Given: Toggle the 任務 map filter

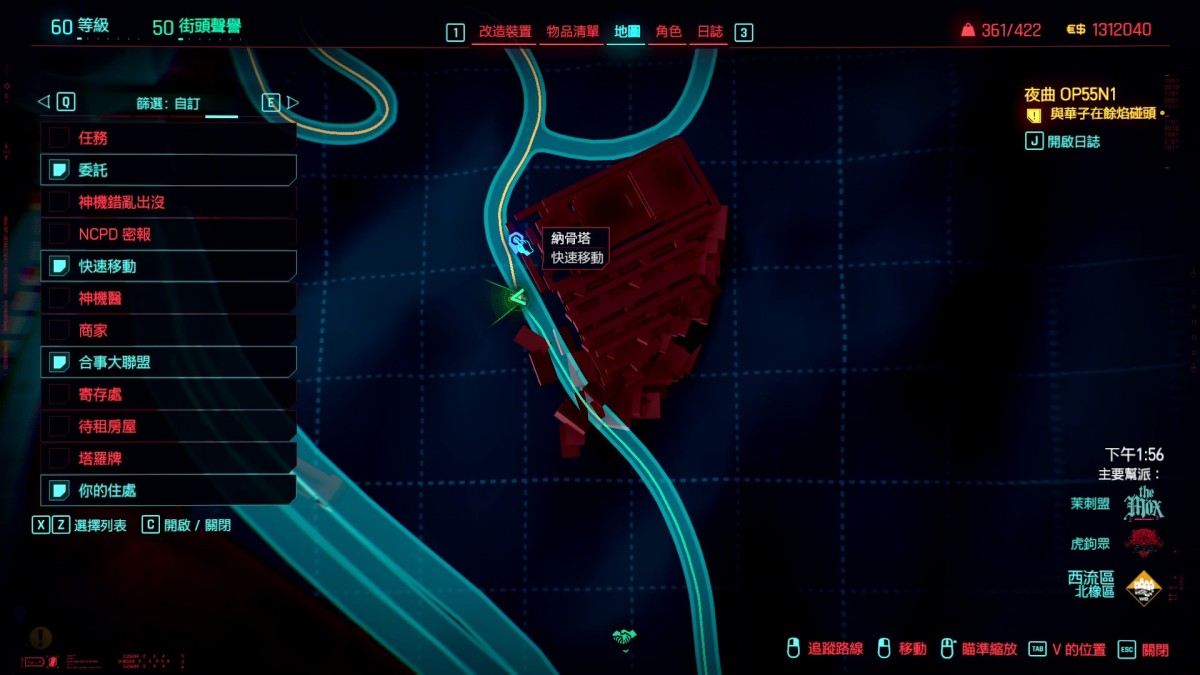Looking at the screenshot, I should [x=168, y=138].
